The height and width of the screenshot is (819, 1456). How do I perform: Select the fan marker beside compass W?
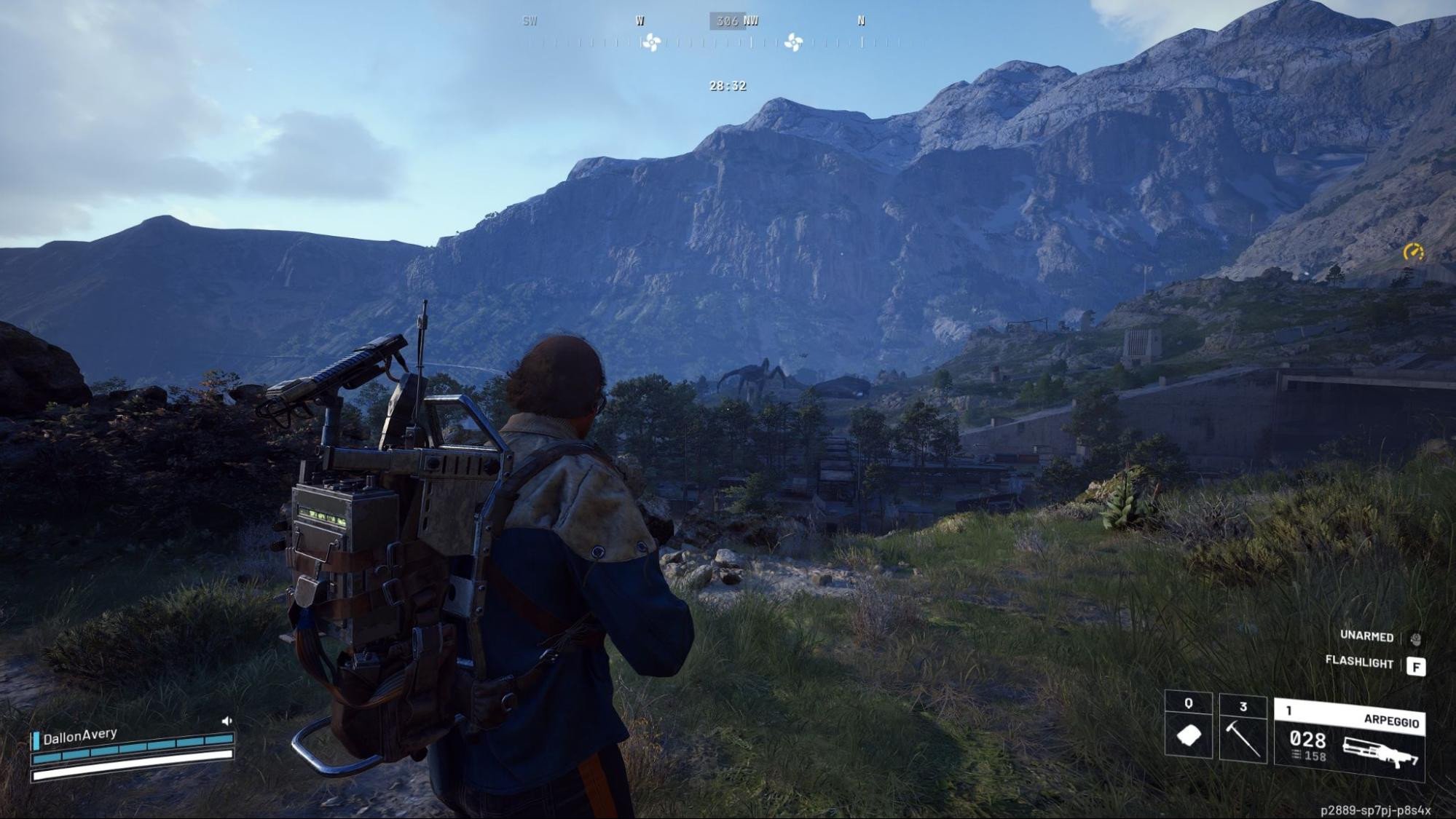pos(652,43)
